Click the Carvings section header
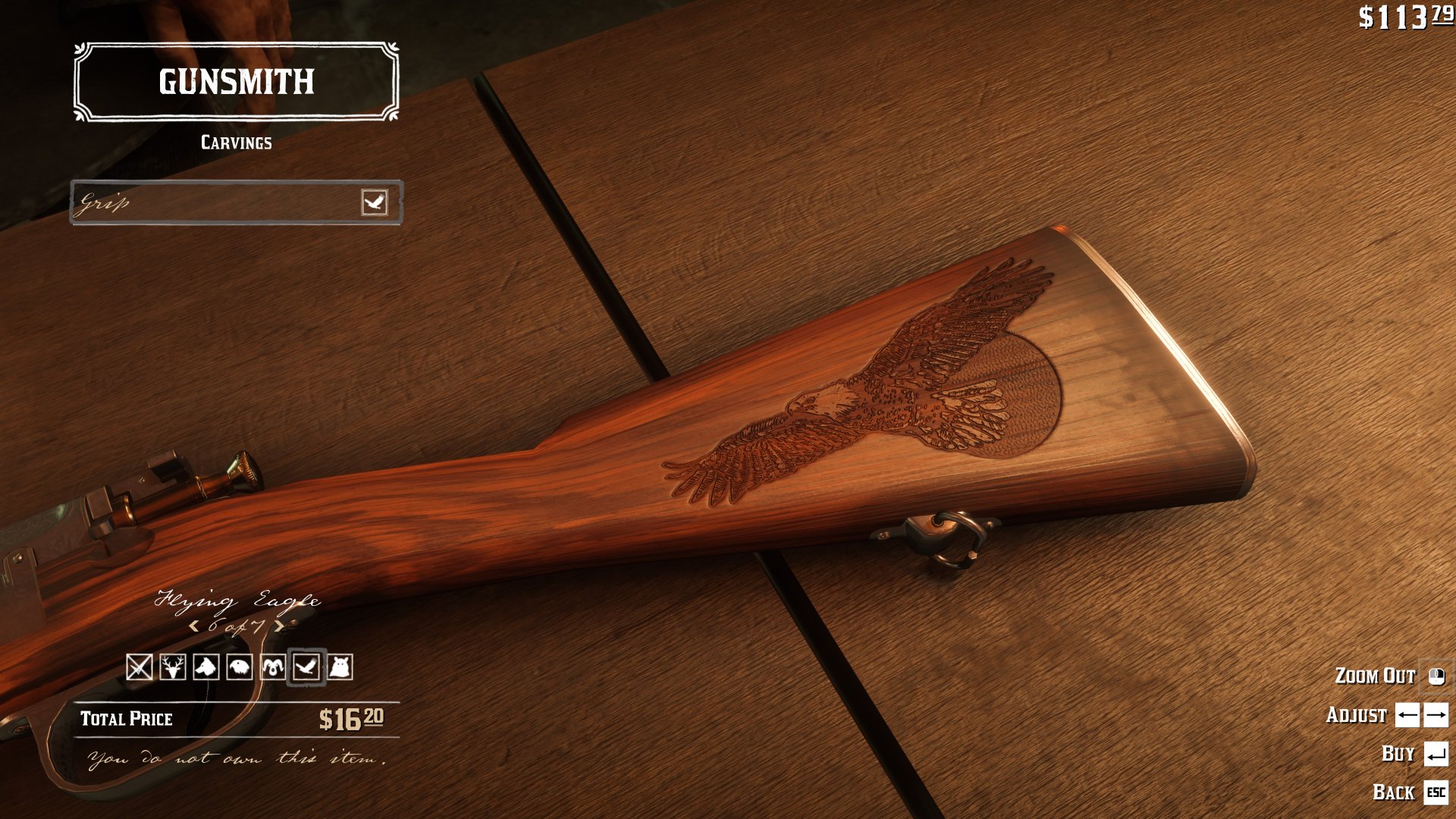This screenshot has height=819, width=1456. coord(237,142)
